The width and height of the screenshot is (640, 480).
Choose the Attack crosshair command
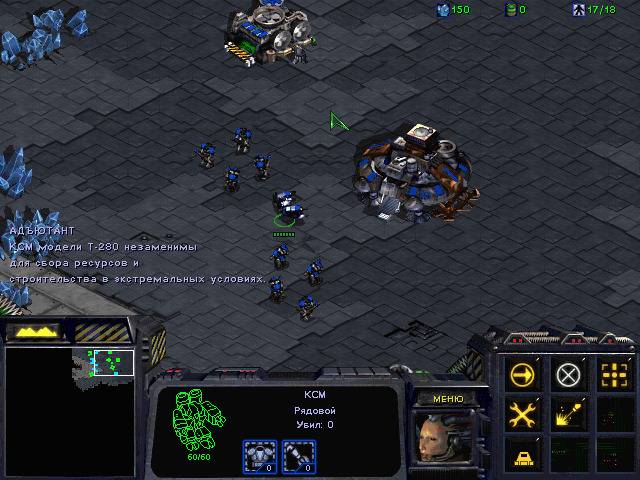[613, 376]
